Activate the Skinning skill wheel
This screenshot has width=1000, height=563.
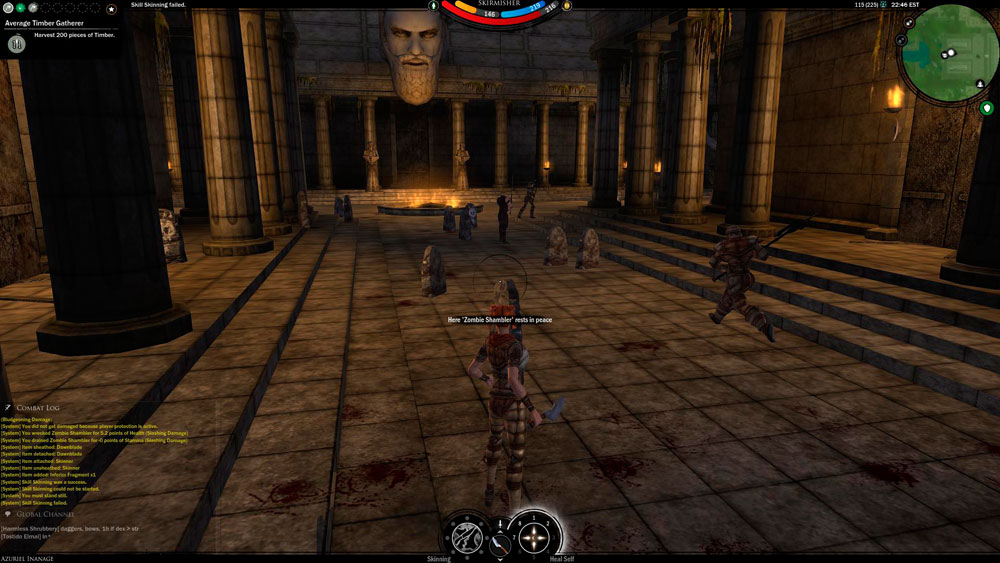click(x=467, y=535)
